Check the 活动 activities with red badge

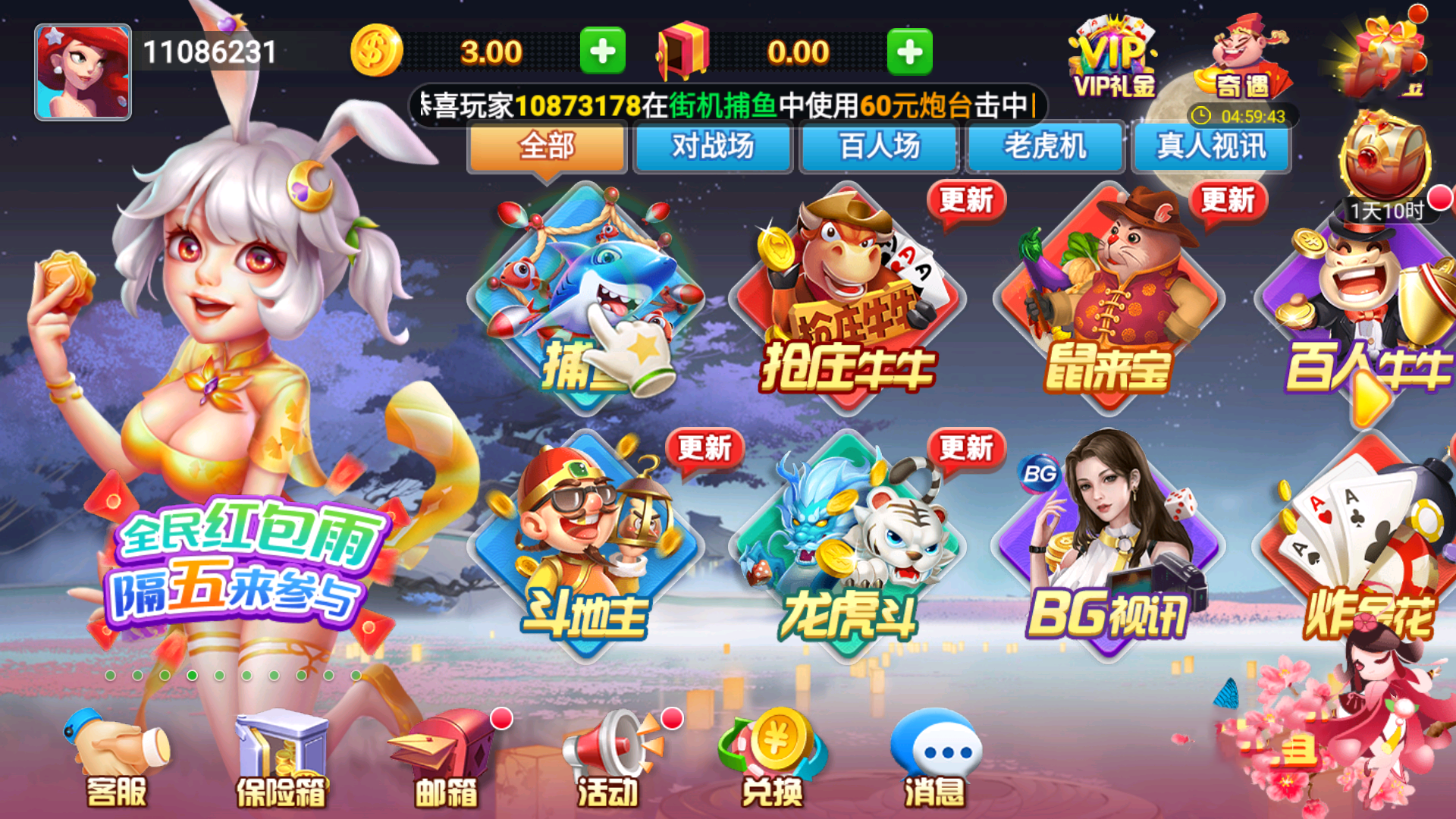coord(607,758)
